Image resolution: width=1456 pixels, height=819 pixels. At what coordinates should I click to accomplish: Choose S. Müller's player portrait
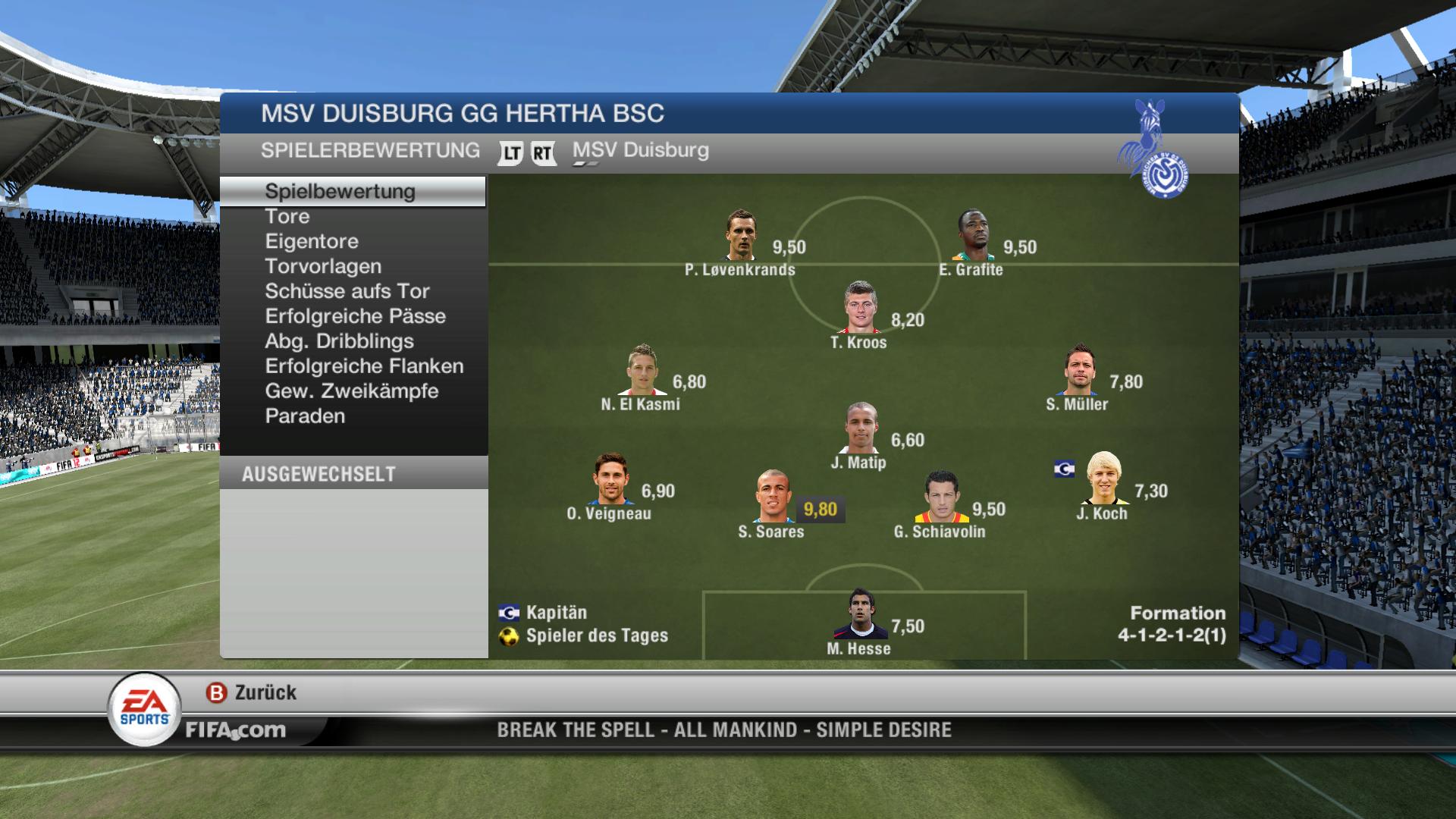[1079, 371]
